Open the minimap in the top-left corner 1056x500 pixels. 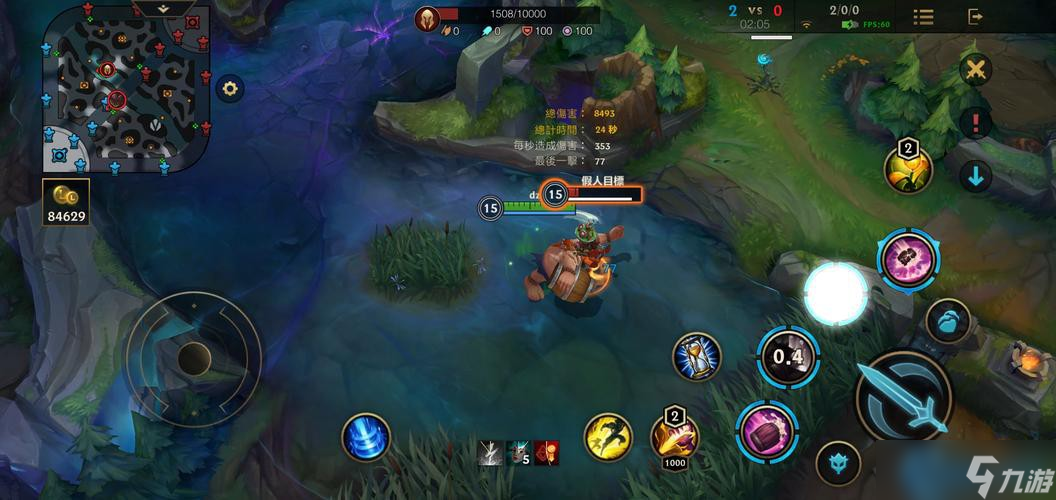coord(125,90)
